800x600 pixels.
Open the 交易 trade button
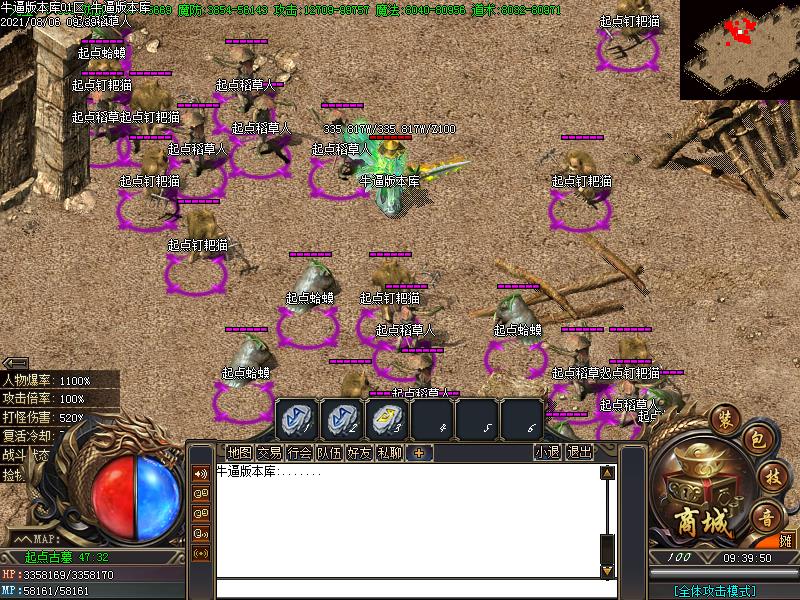[269, 452]
